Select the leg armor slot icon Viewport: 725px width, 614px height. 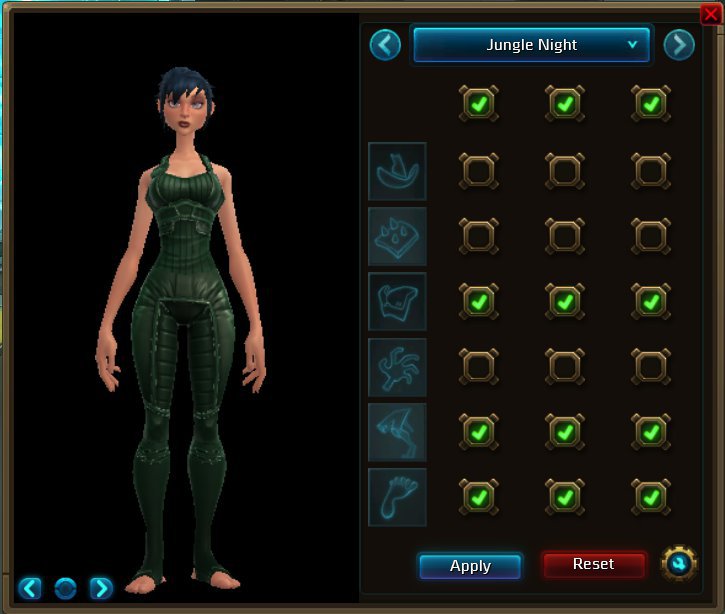[x=397, y=432]
